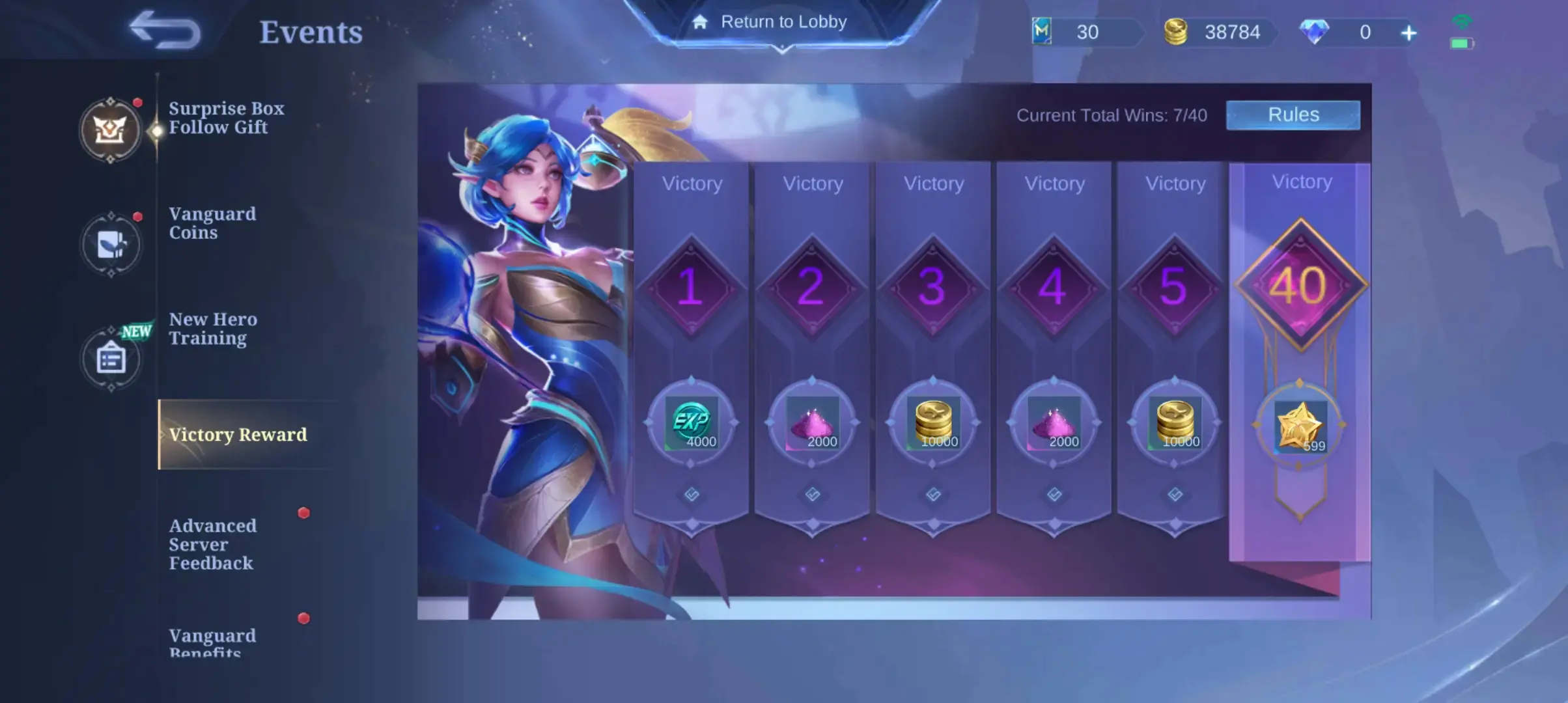Click the ticket currency icon showing 30
The height and width of the screenshot is (703, 1568).
[1042, 31]
